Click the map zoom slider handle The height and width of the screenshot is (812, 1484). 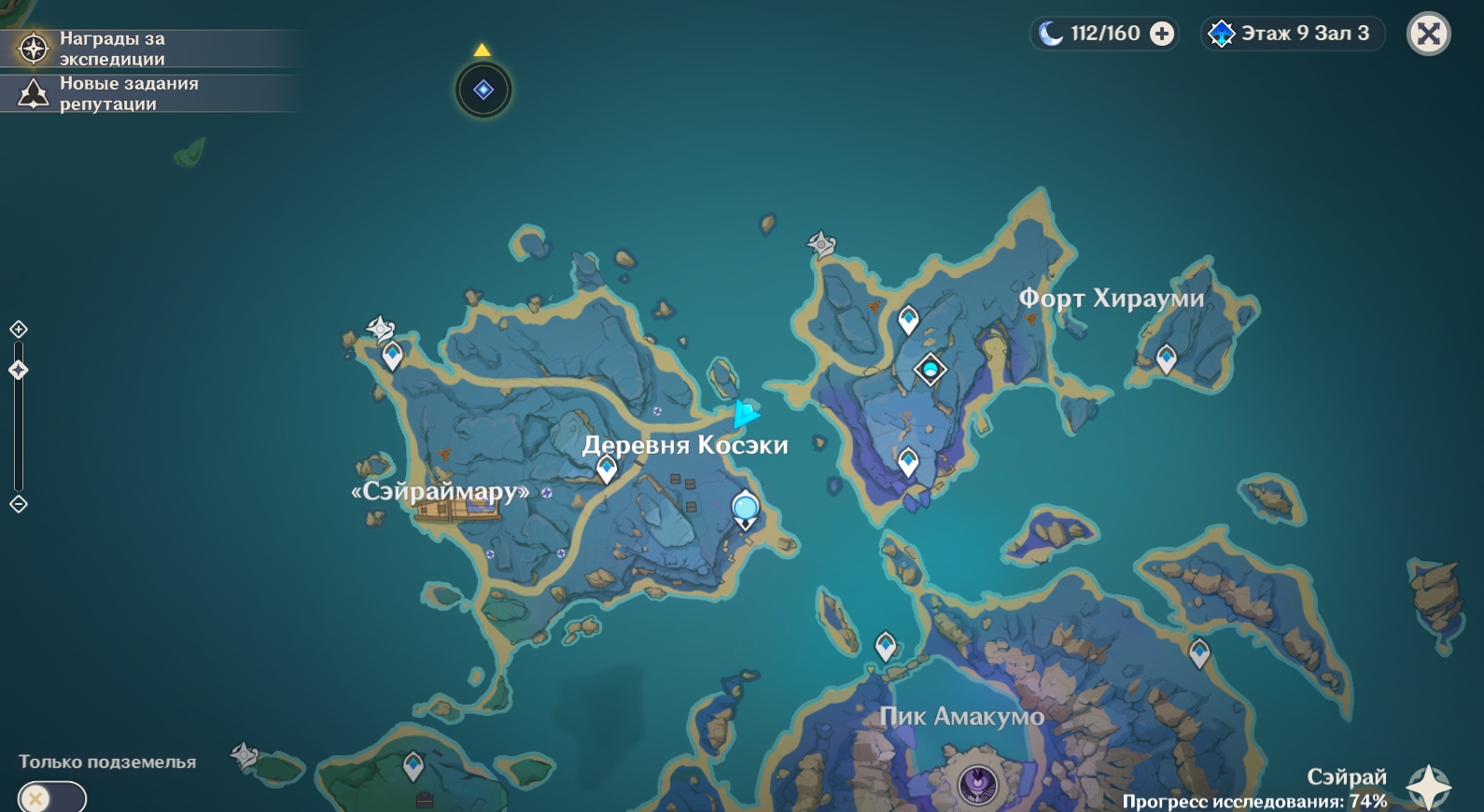point(19,371)
